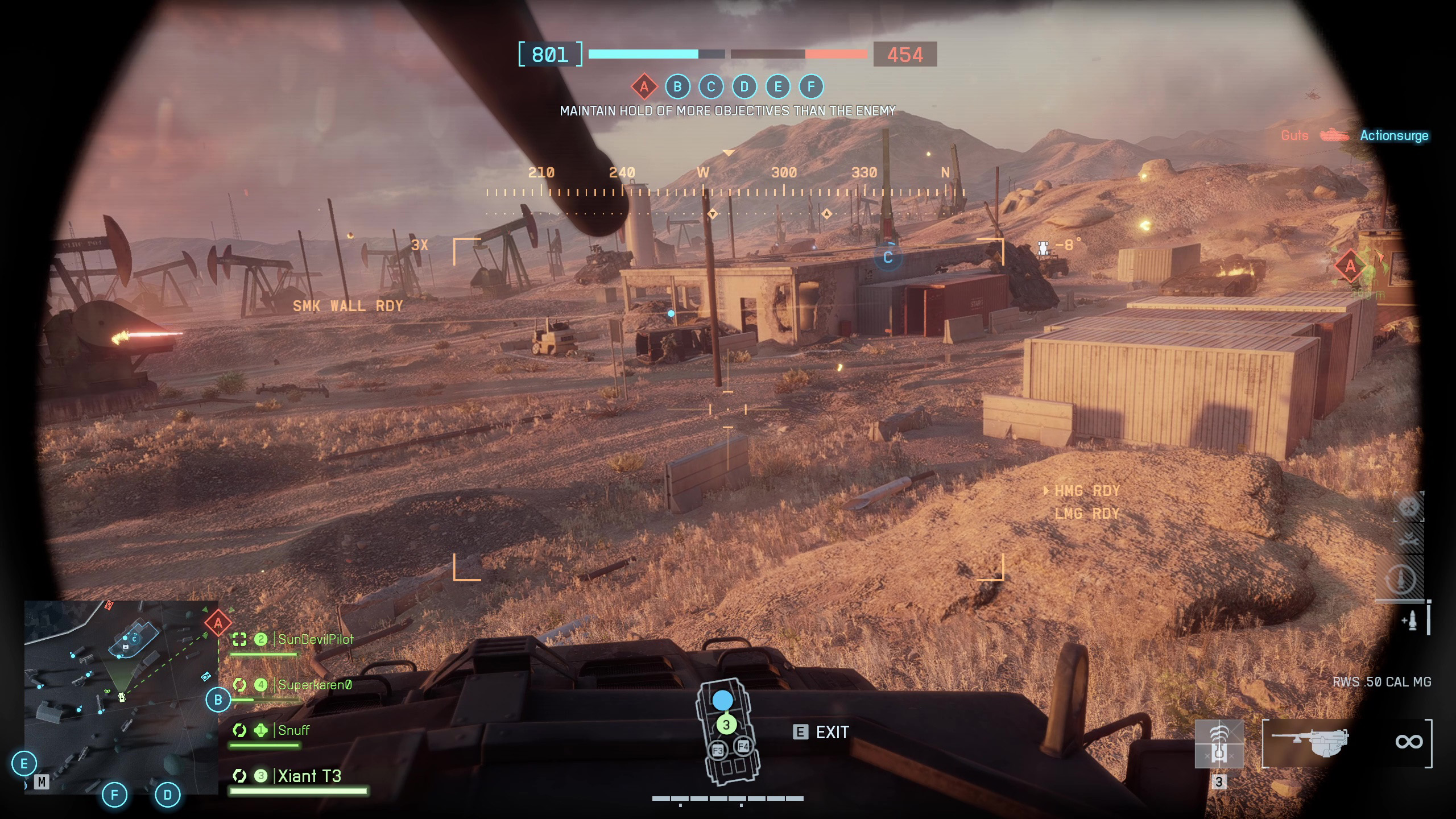Click the E objective marker beside the minimap

coord(24,763)
